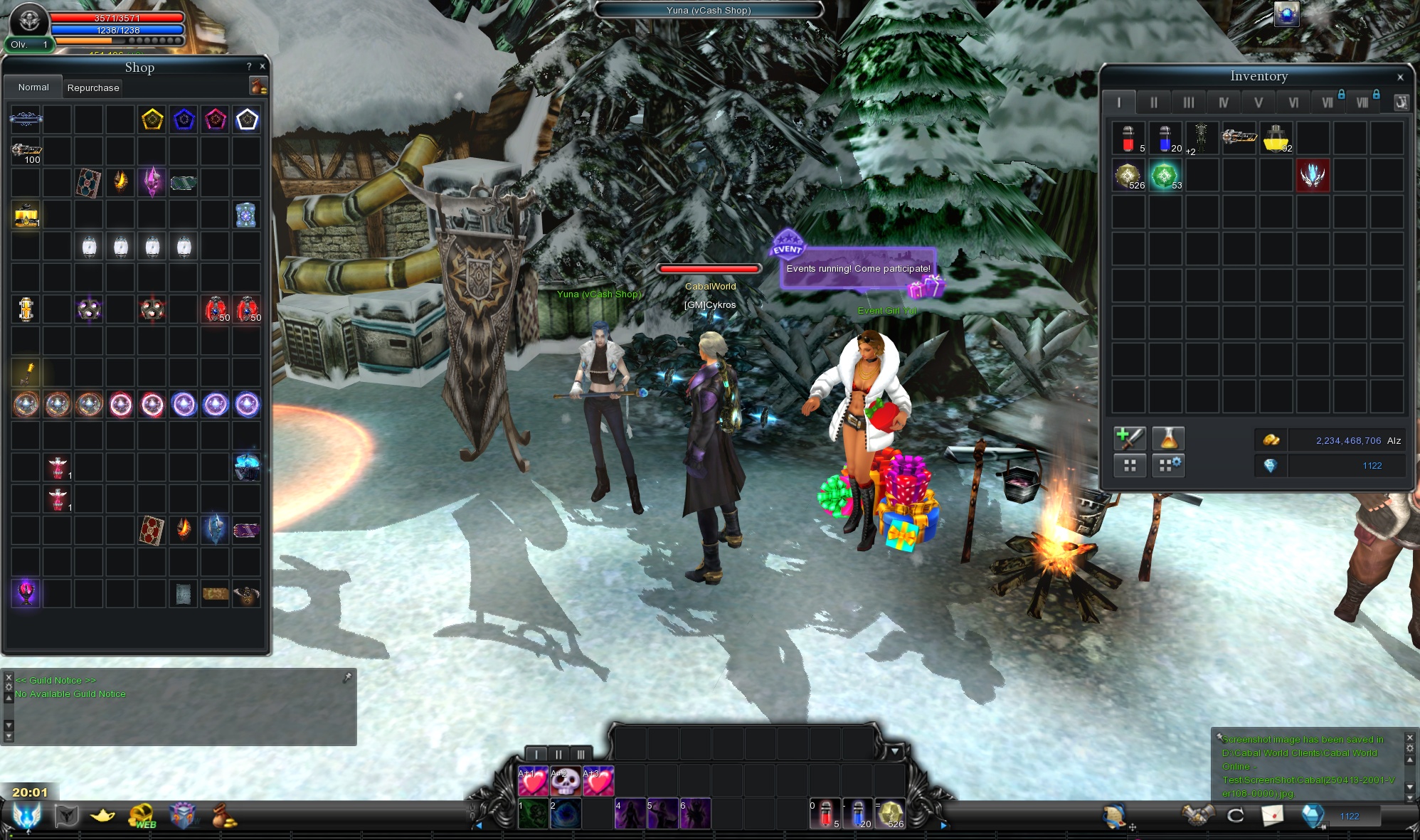
Task: Switch to quickbar page II
Action: [558, 754]
